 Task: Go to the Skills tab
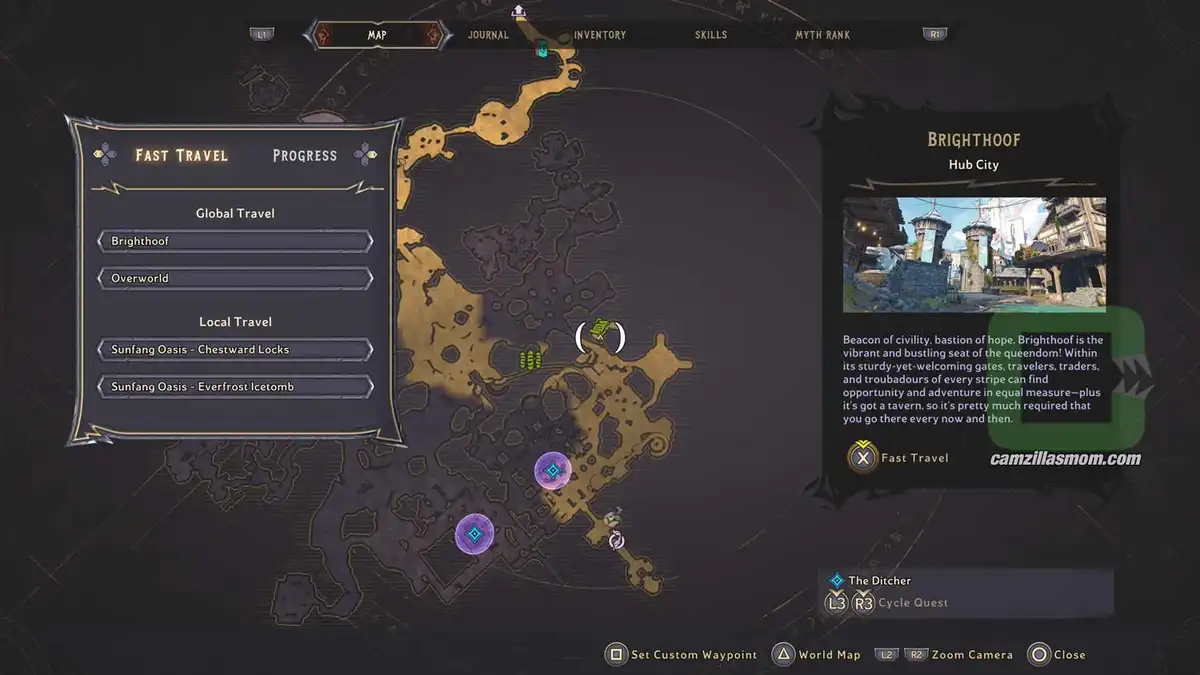coord(711,35)
